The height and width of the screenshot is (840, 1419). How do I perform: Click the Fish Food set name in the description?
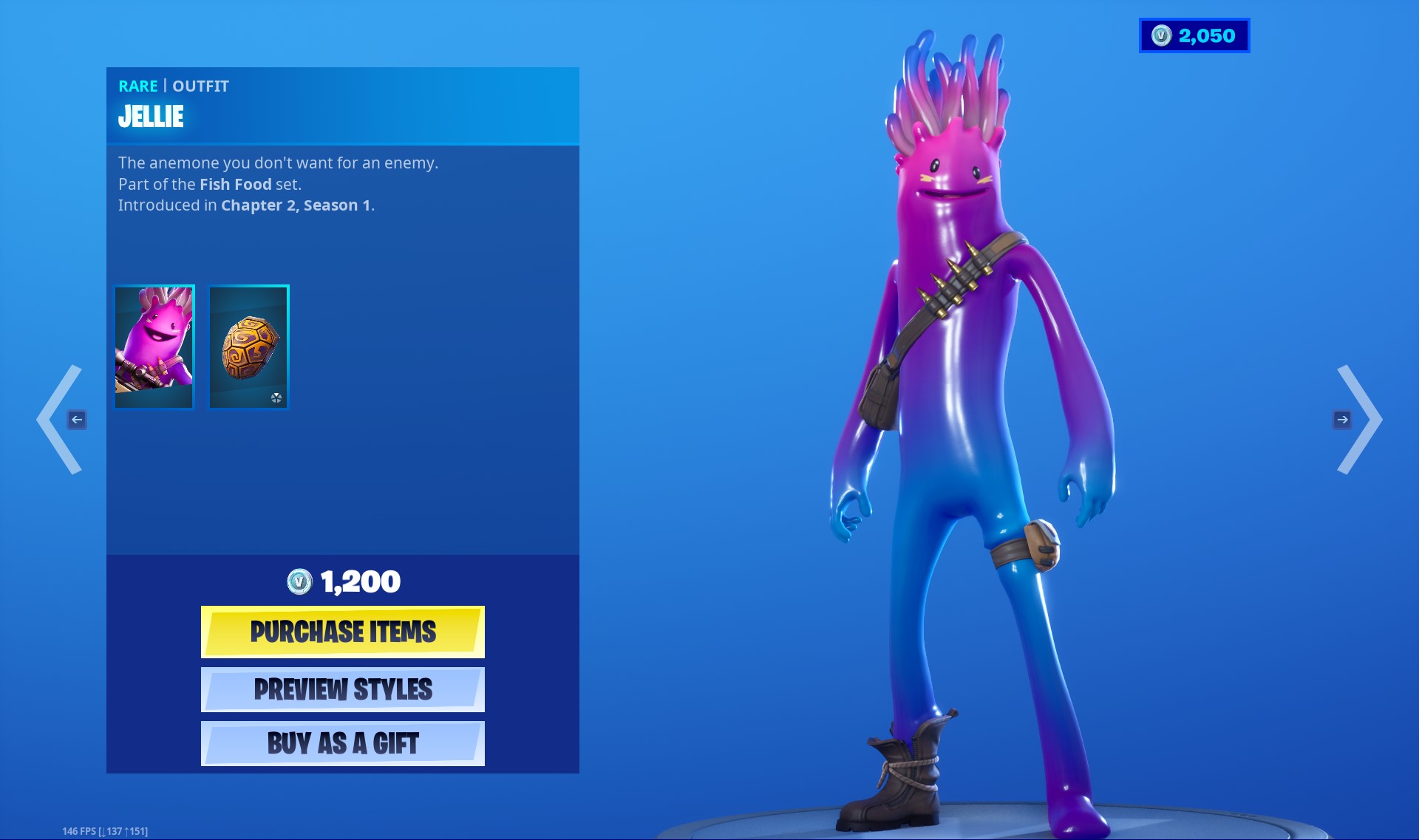235,184
